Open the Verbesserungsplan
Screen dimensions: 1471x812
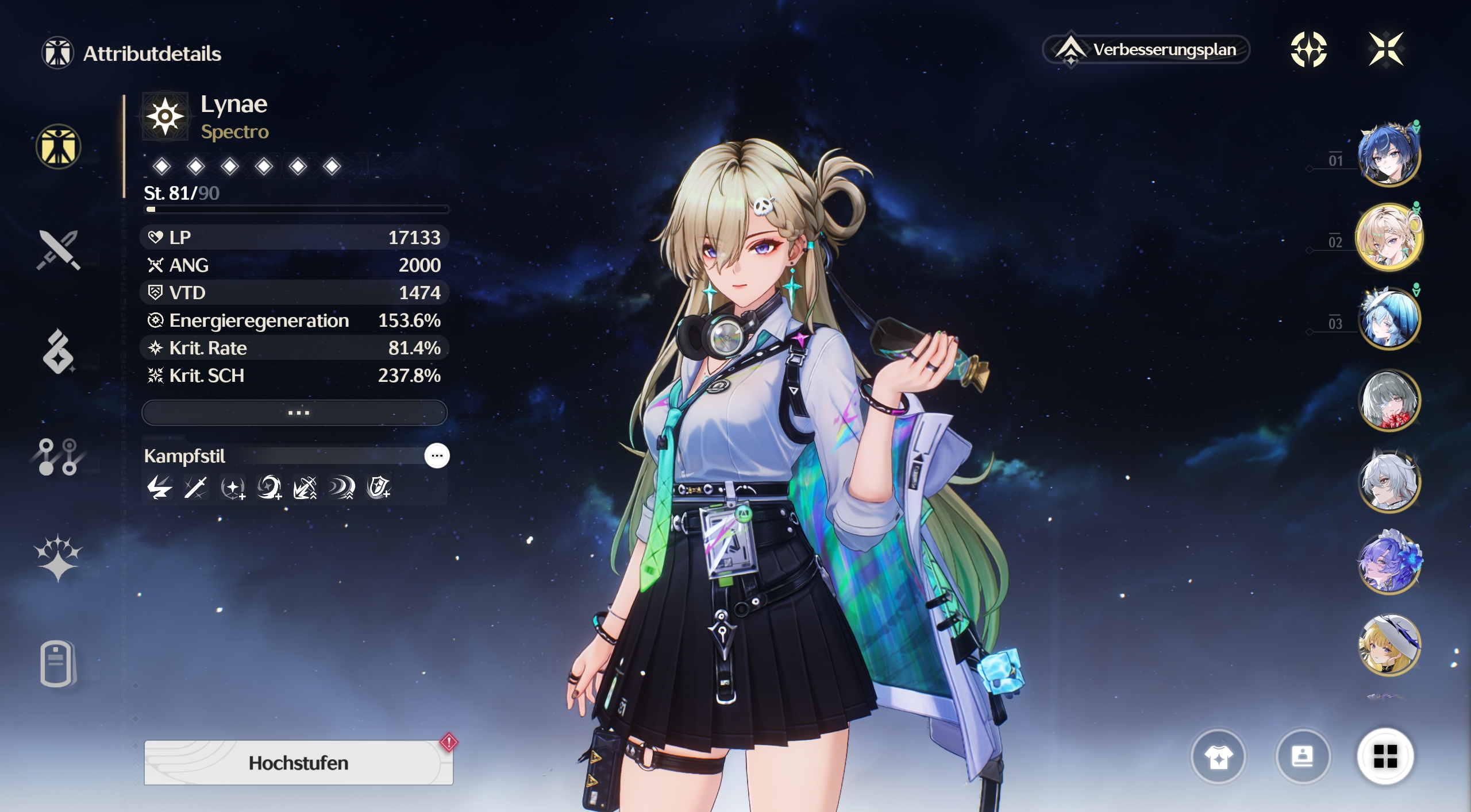[1145, 50]
